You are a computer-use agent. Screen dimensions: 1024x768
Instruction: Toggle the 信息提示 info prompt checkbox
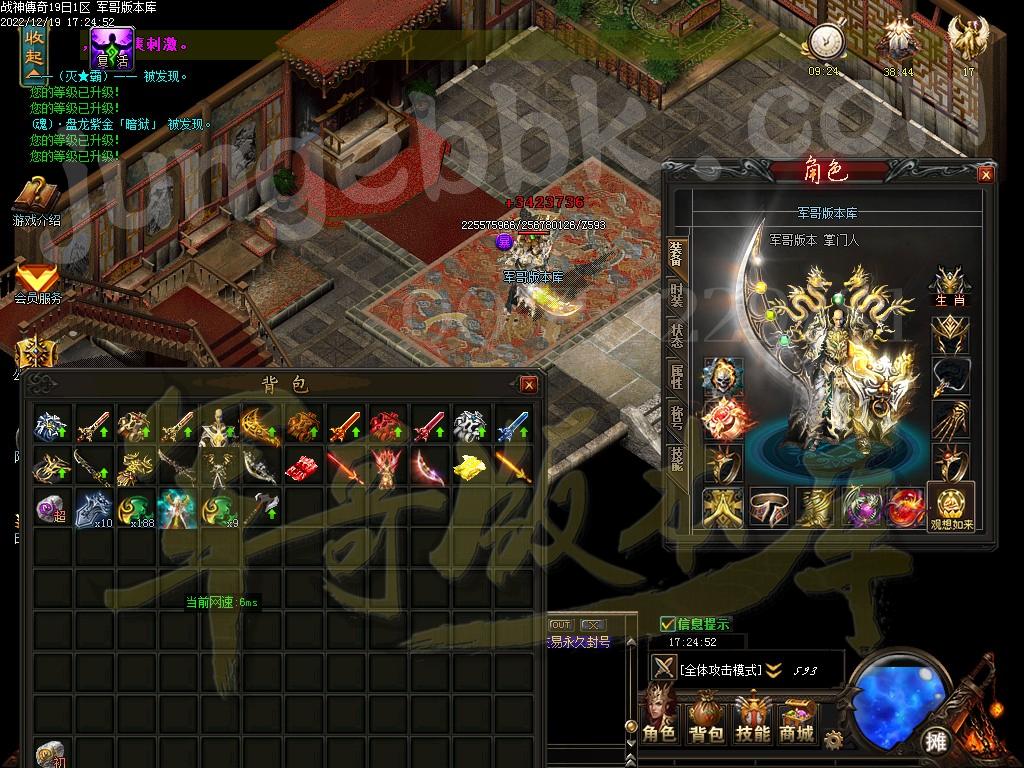[668, 624]
